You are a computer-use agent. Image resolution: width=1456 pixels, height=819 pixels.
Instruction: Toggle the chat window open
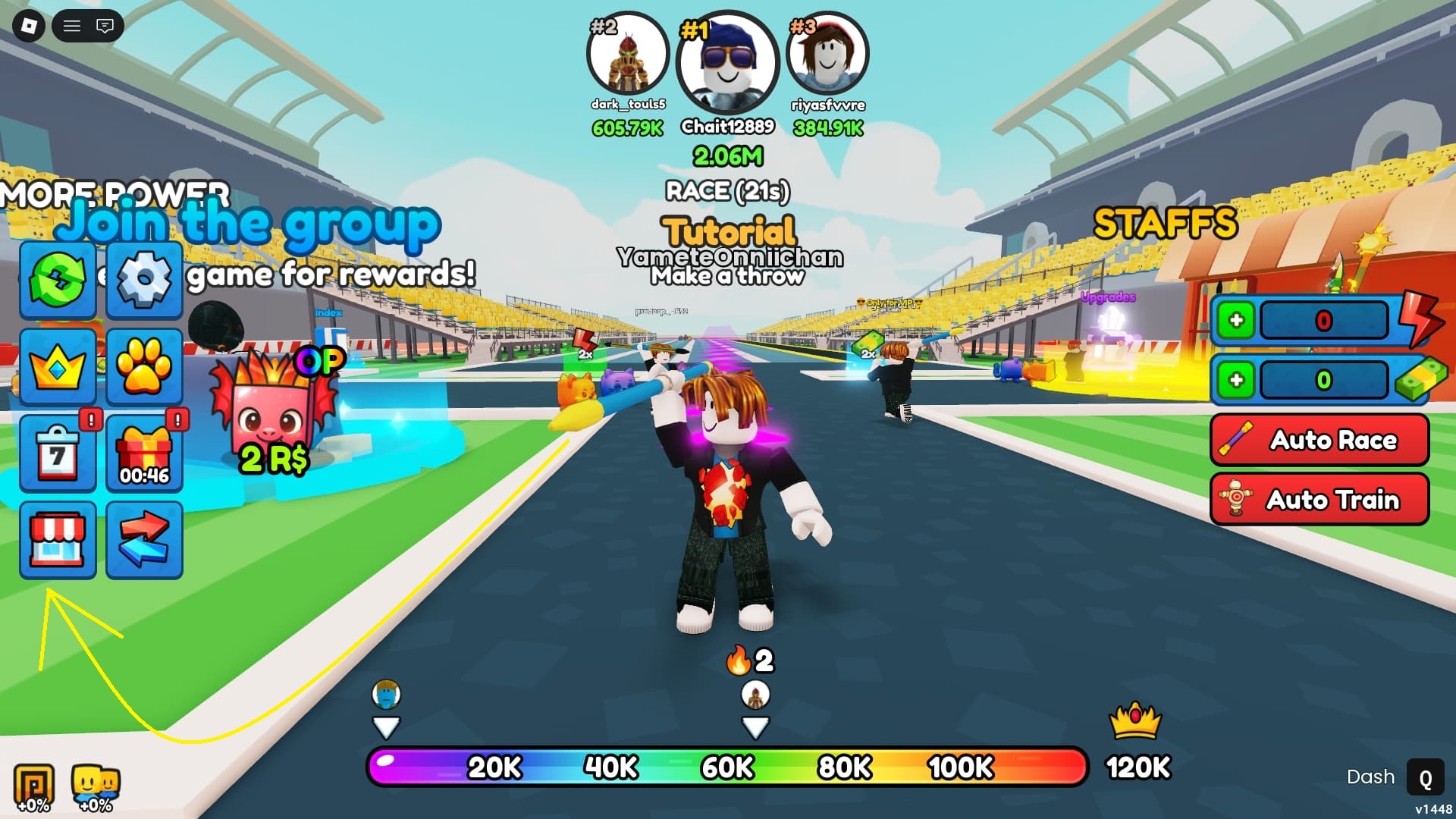[x=106, y=26]
